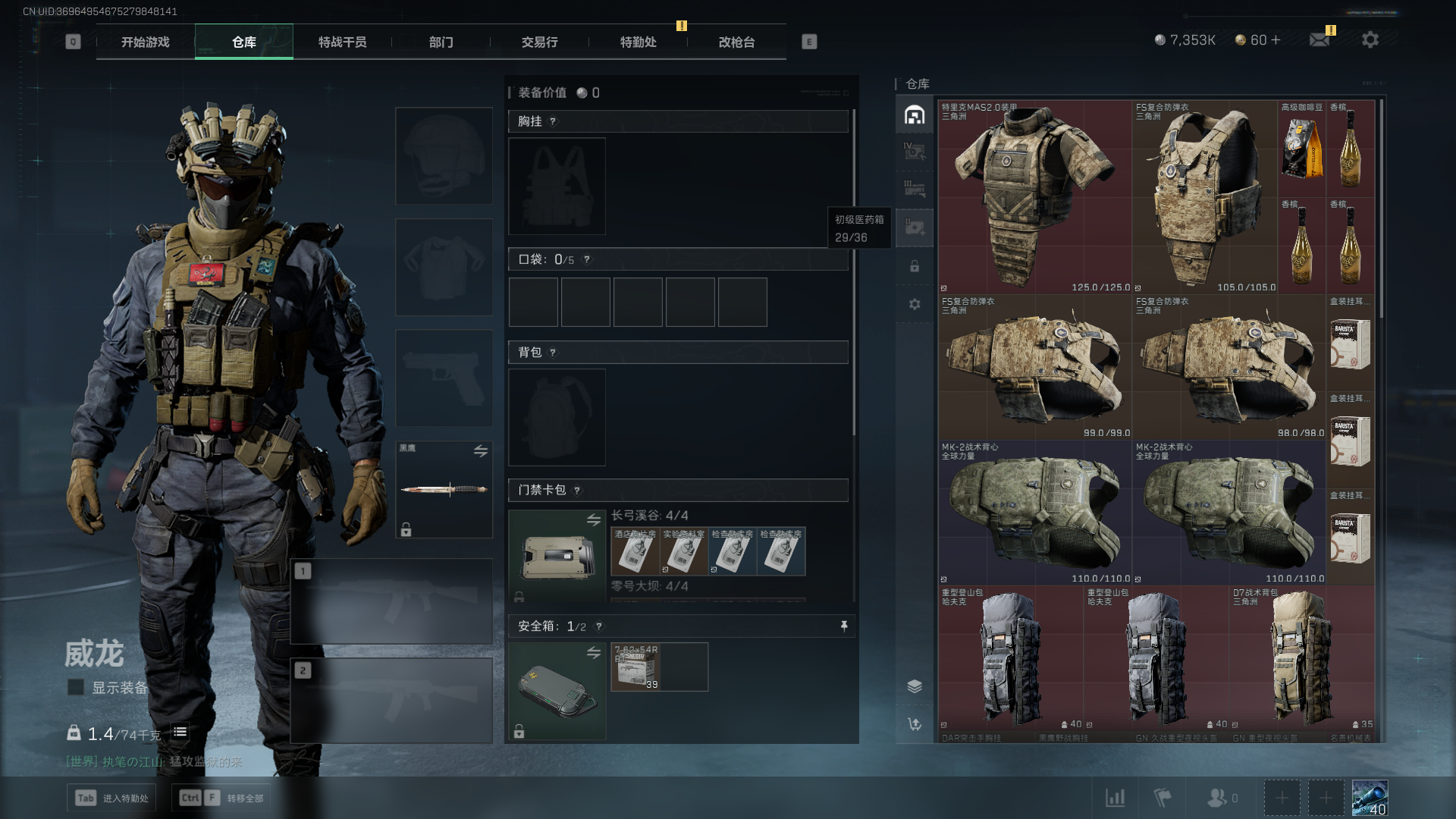Open the statistics bar chart icon
This screenshot has height=819, width=1456.
(x=1115, y=798)
